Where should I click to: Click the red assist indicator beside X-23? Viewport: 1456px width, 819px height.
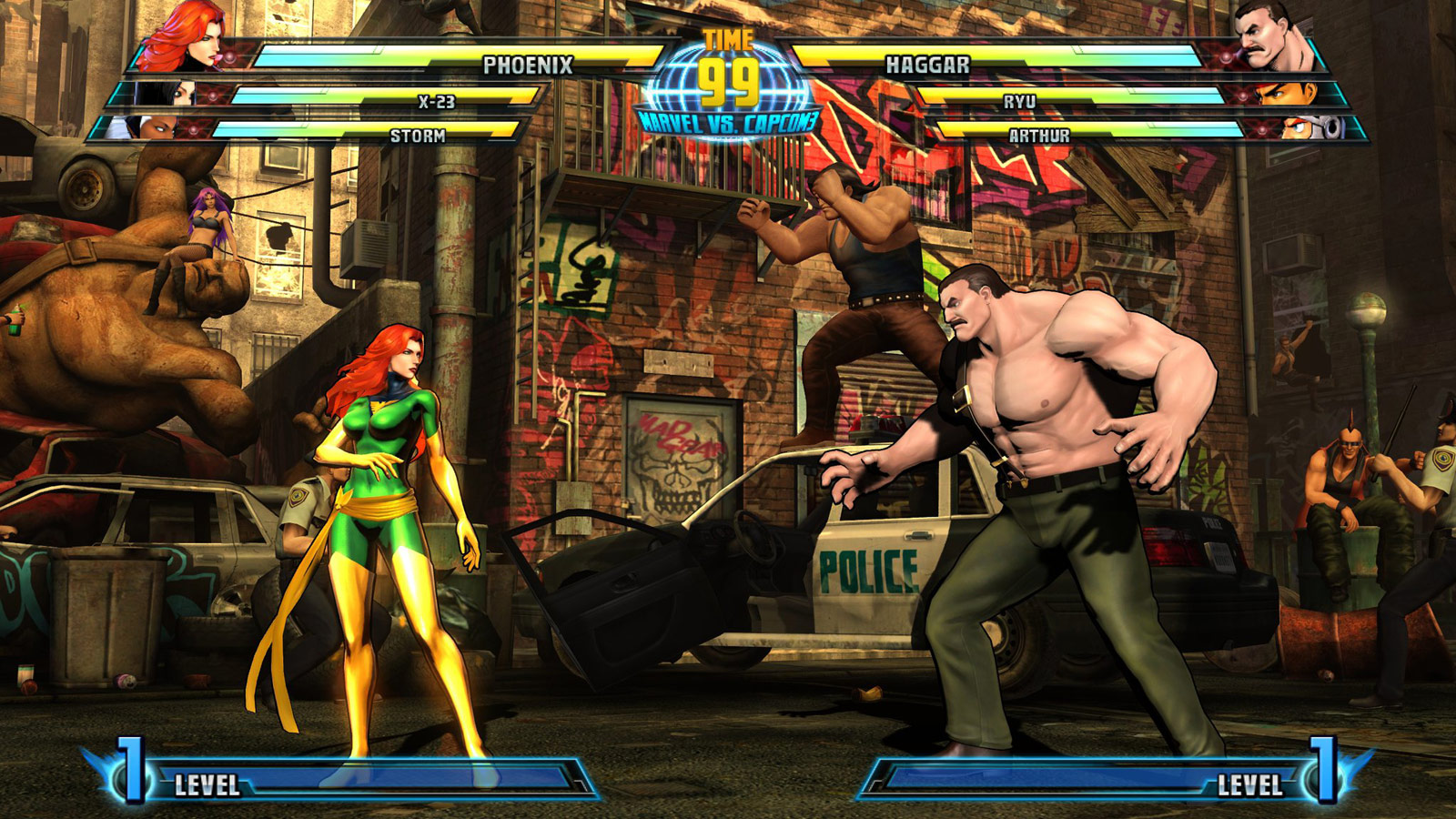tap(212, 96)
